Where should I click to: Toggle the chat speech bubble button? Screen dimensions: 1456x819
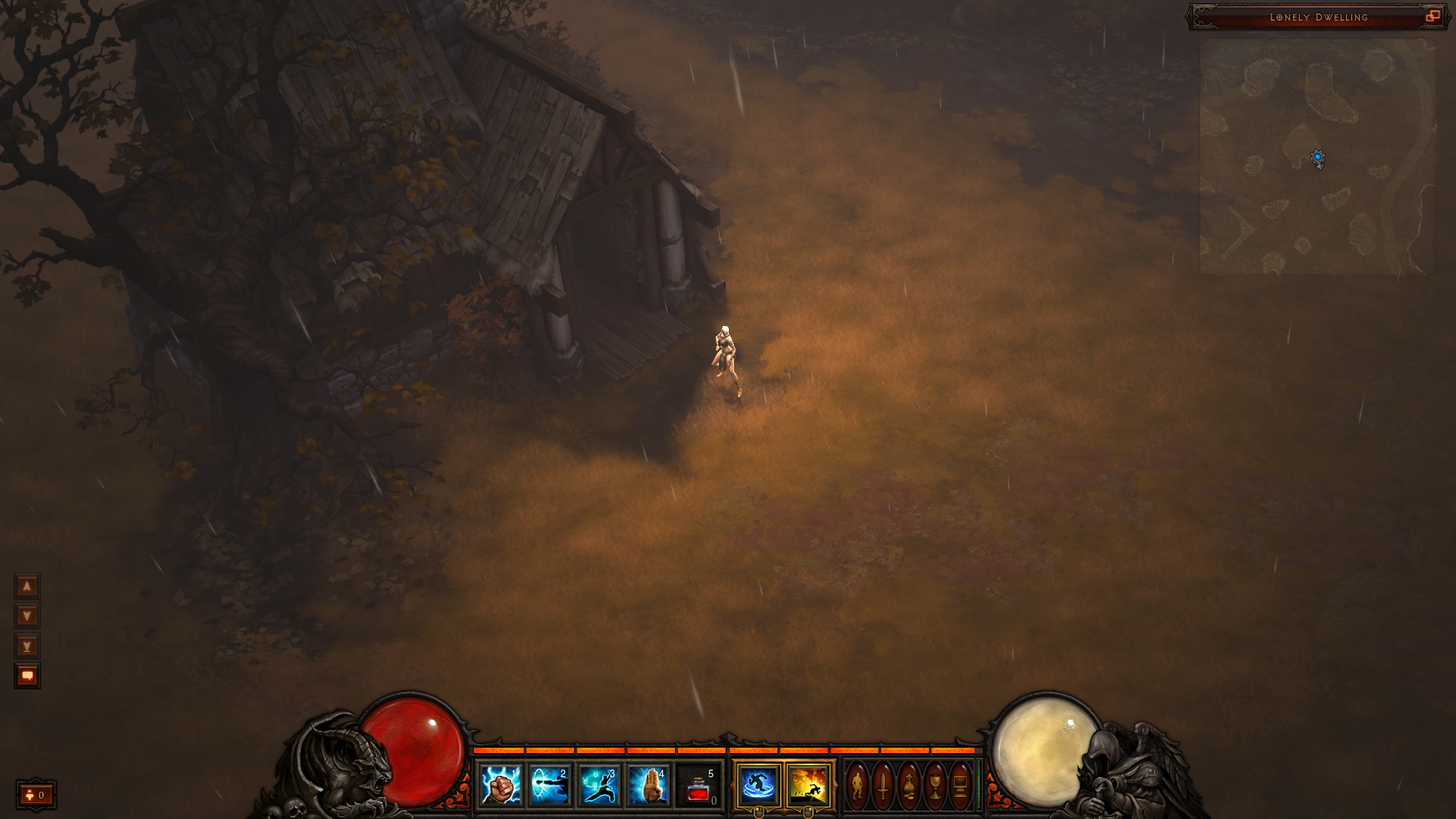pos(27,675)
